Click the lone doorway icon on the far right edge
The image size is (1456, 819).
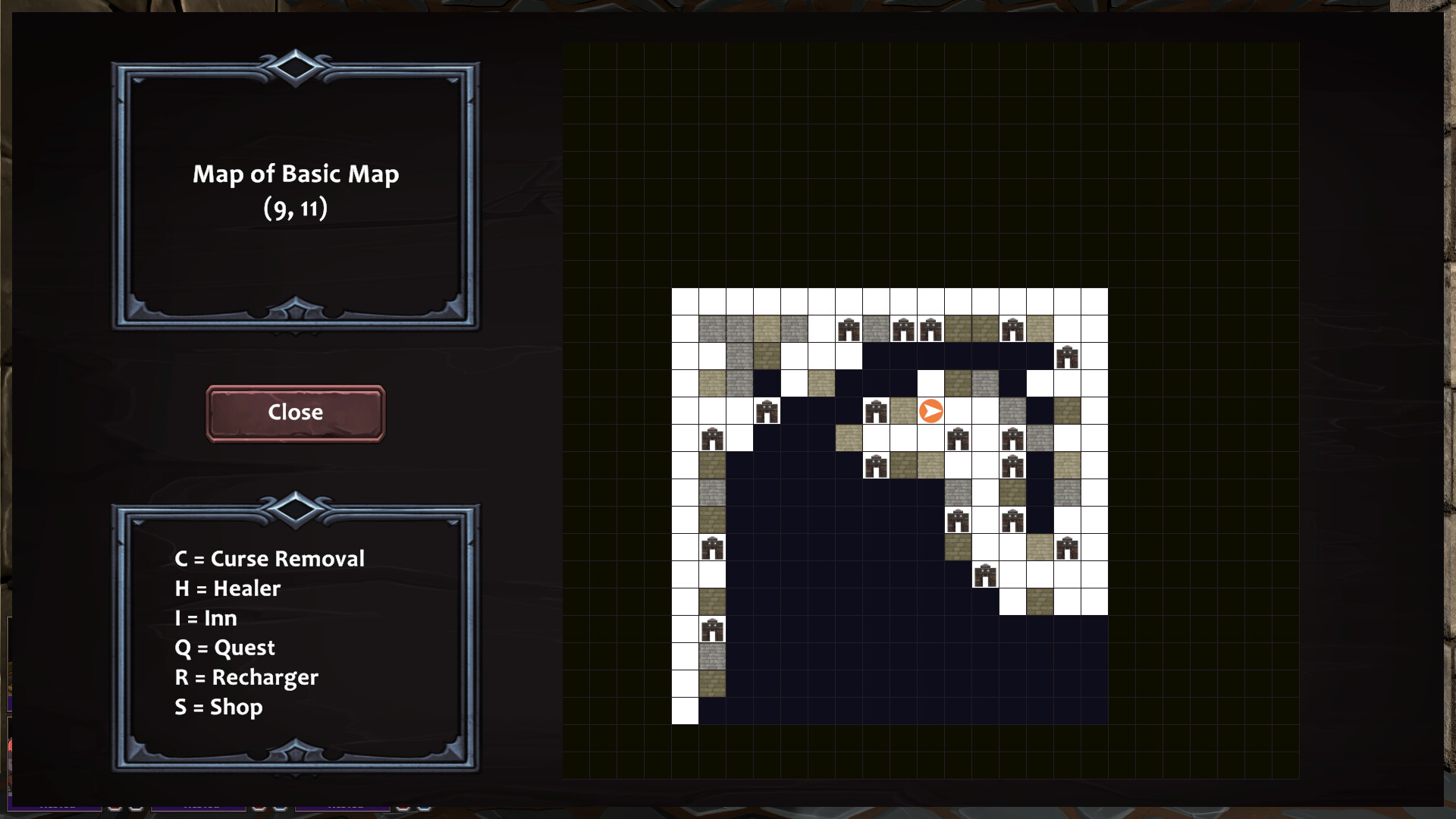1066,357
